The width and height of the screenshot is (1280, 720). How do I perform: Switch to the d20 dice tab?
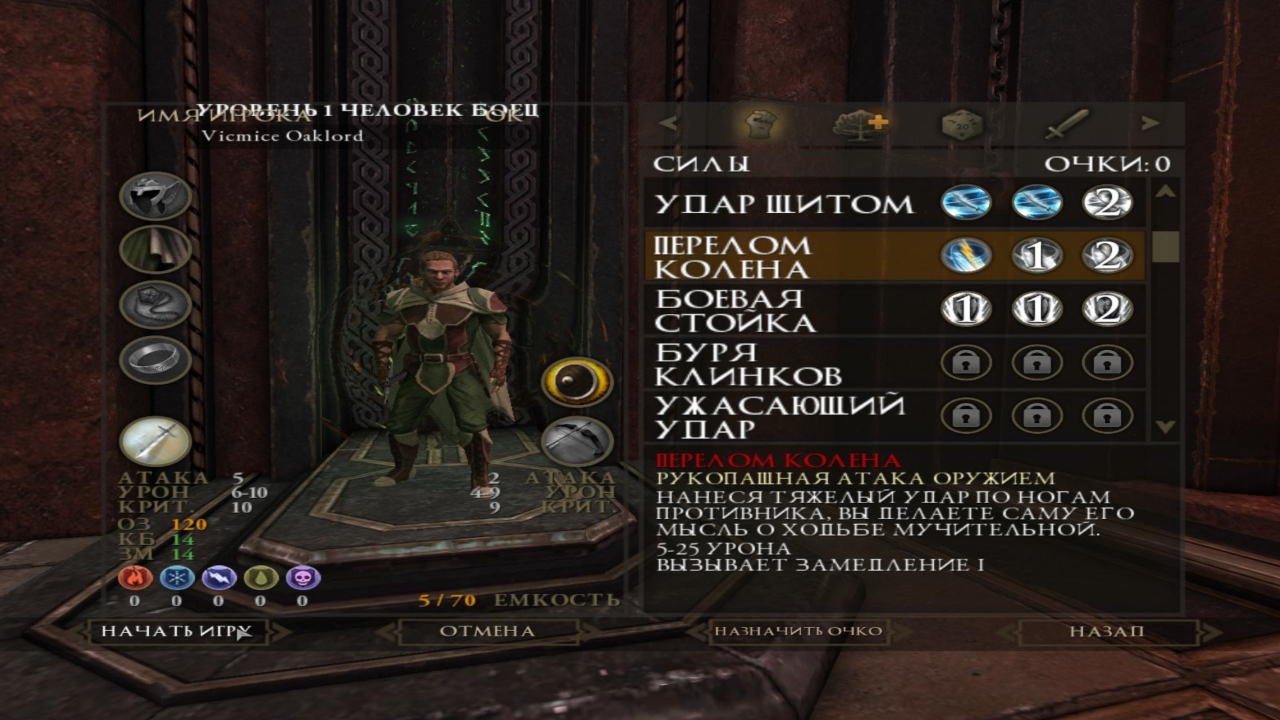[962, 124]
